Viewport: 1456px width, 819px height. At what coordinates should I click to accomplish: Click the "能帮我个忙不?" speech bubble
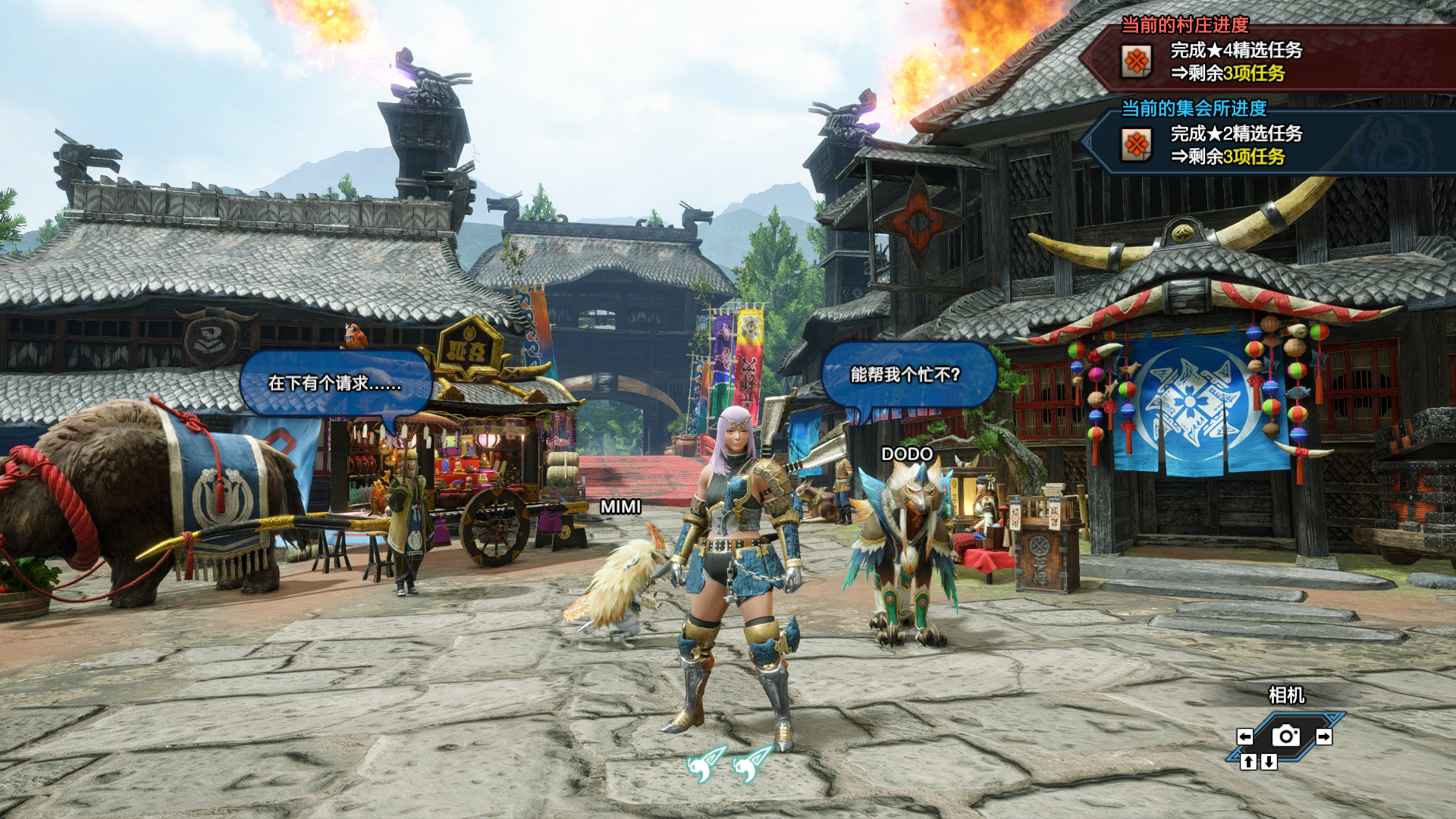906,375
